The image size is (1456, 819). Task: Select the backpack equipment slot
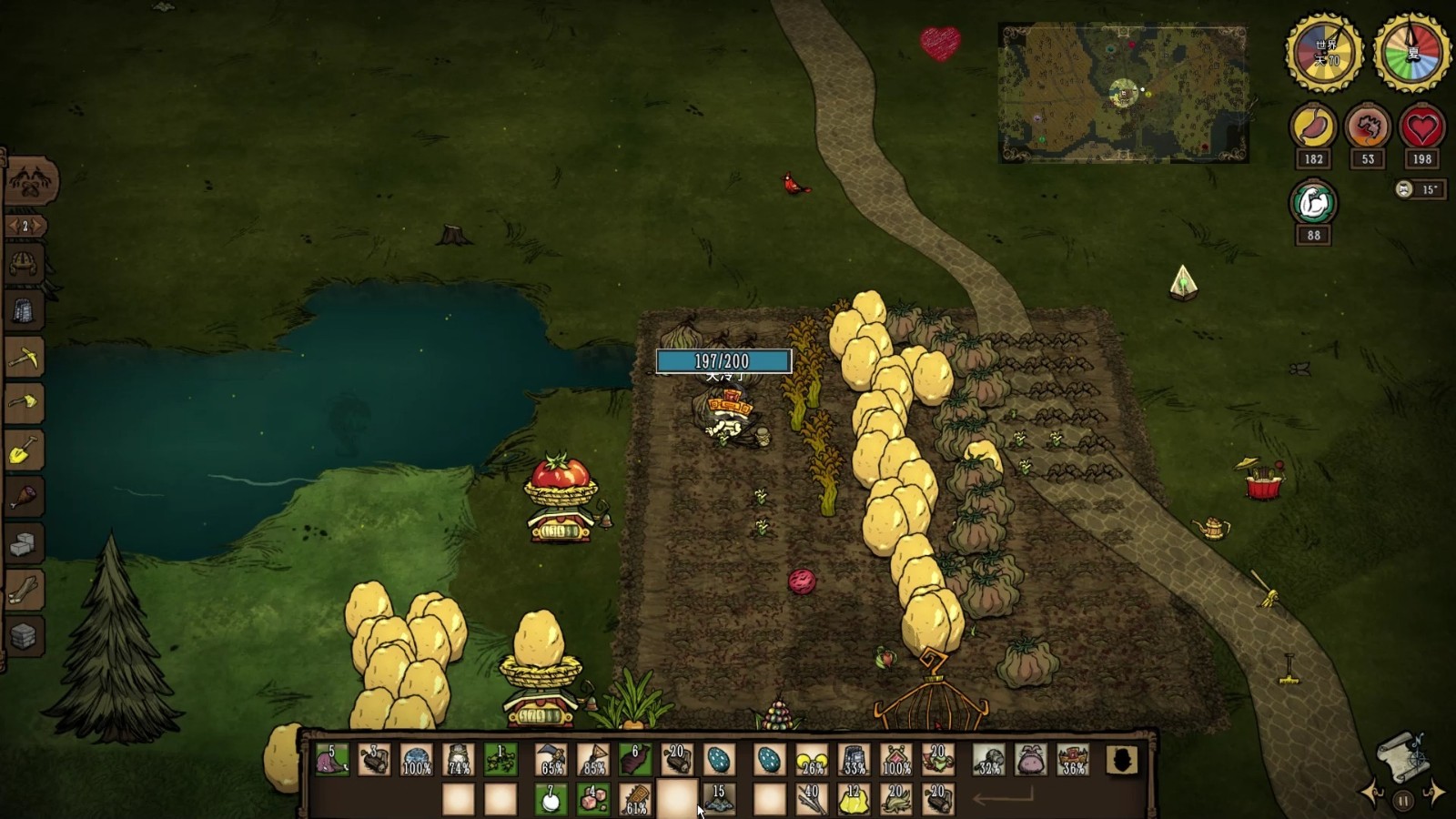coord(1031,760)
